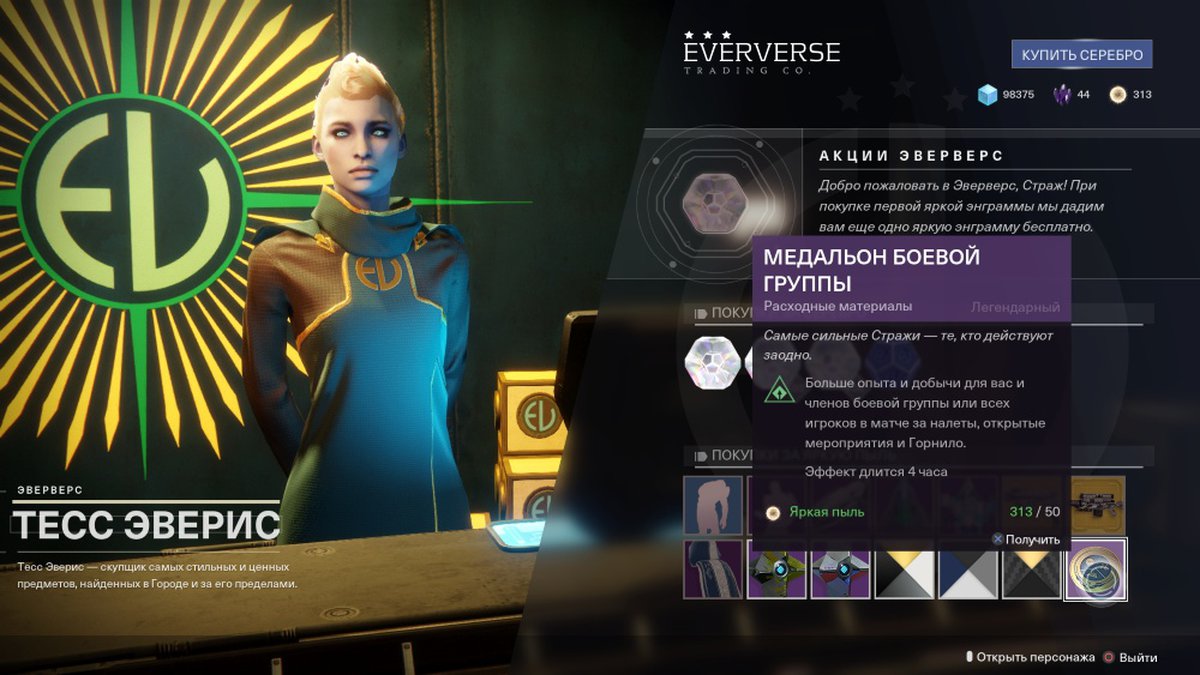Click the Купить серебро button
Viewport: 1200px width, 675px height.
(1082, 54)
